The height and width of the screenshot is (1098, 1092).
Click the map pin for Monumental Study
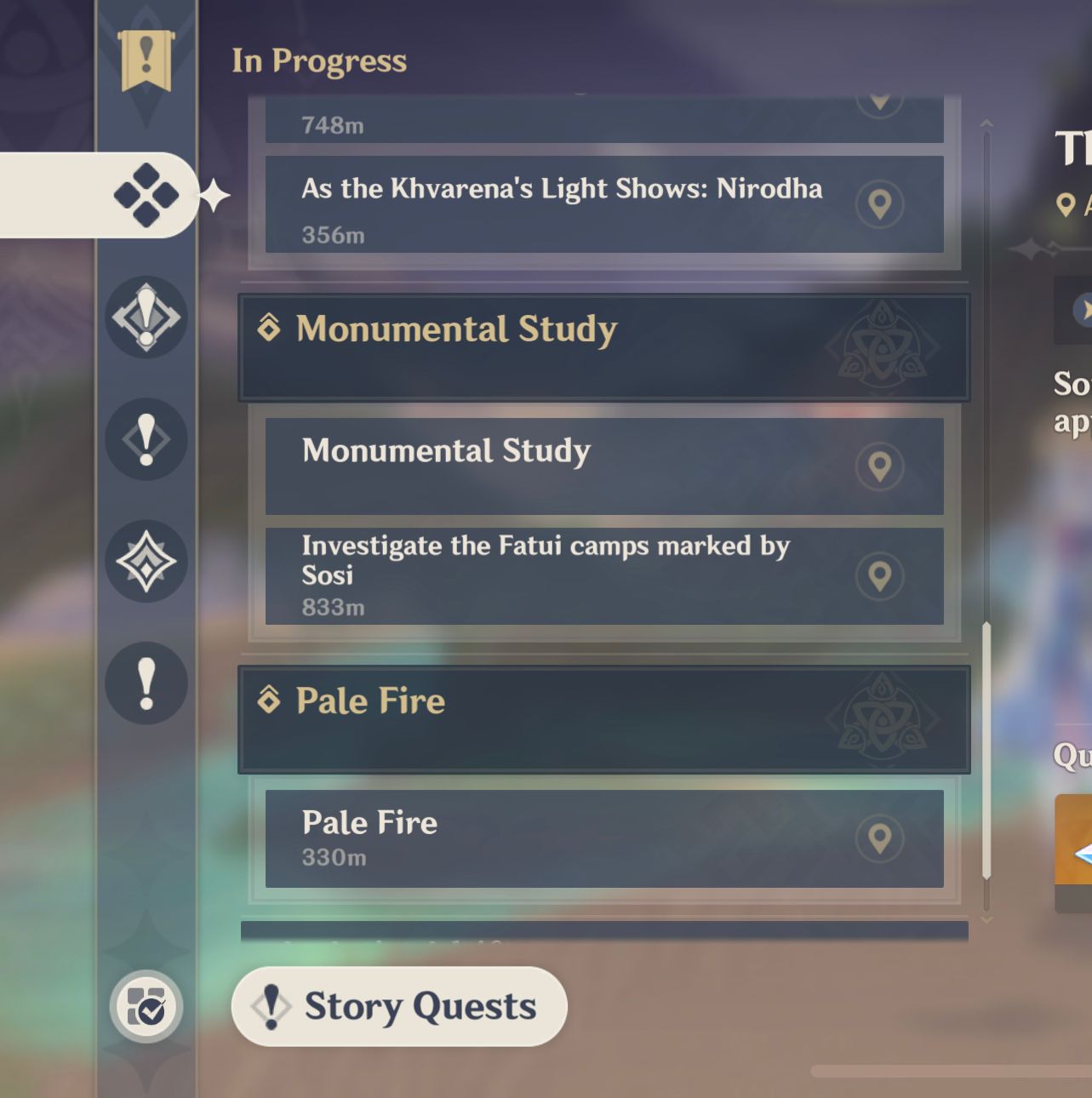tap(880, 466)
